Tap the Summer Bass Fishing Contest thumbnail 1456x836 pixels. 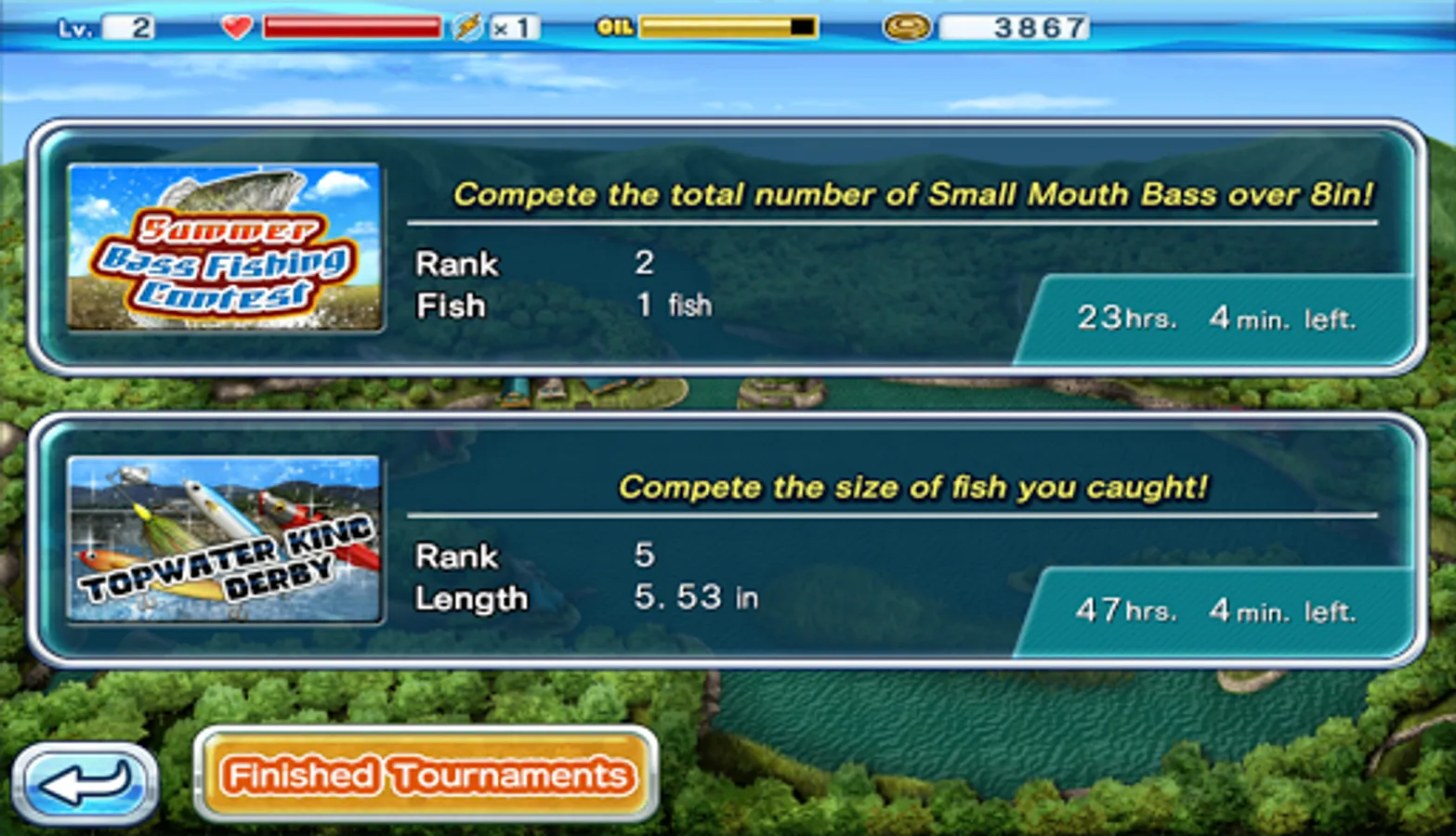click(x=225, y=248)
